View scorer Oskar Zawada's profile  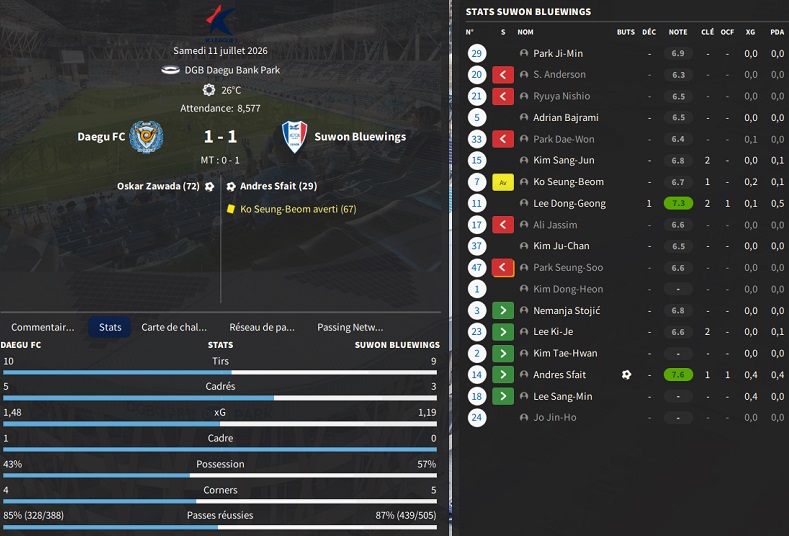point(157,186)
